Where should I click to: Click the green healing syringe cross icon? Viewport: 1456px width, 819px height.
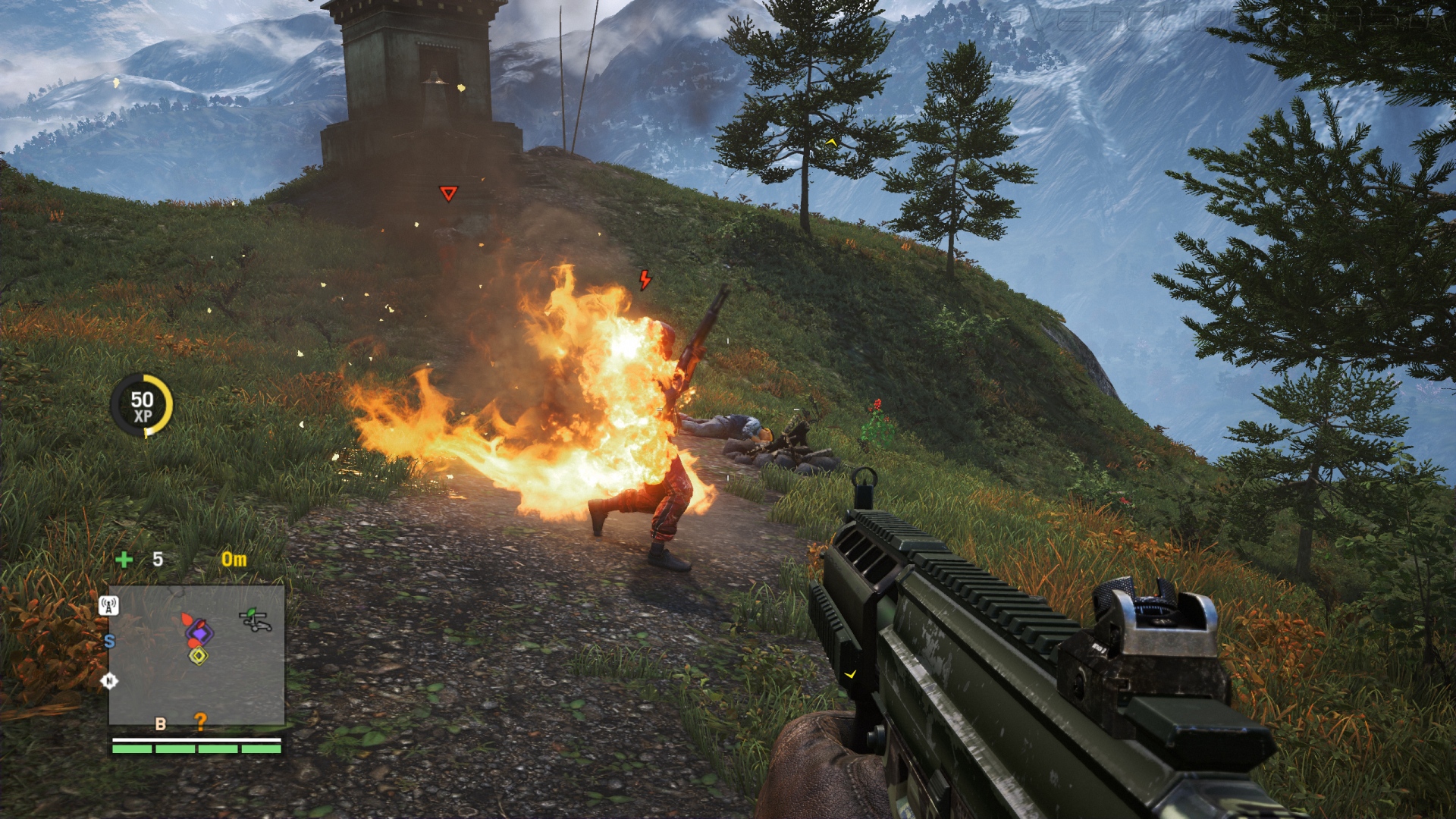(124, 560)
